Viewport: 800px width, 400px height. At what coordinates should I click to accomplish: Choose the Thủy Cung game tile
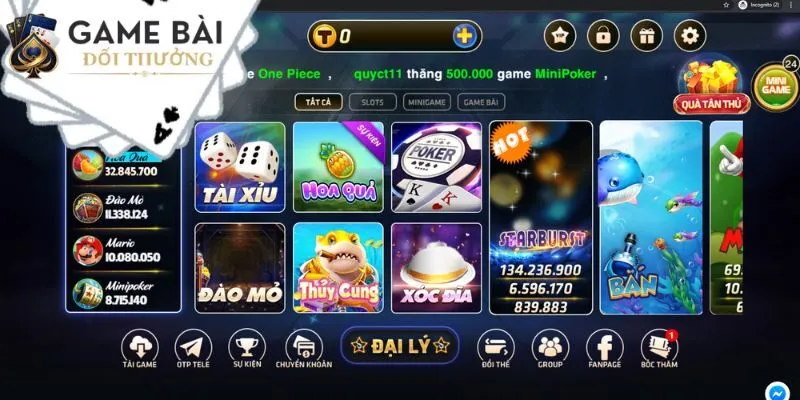(337, 265)
